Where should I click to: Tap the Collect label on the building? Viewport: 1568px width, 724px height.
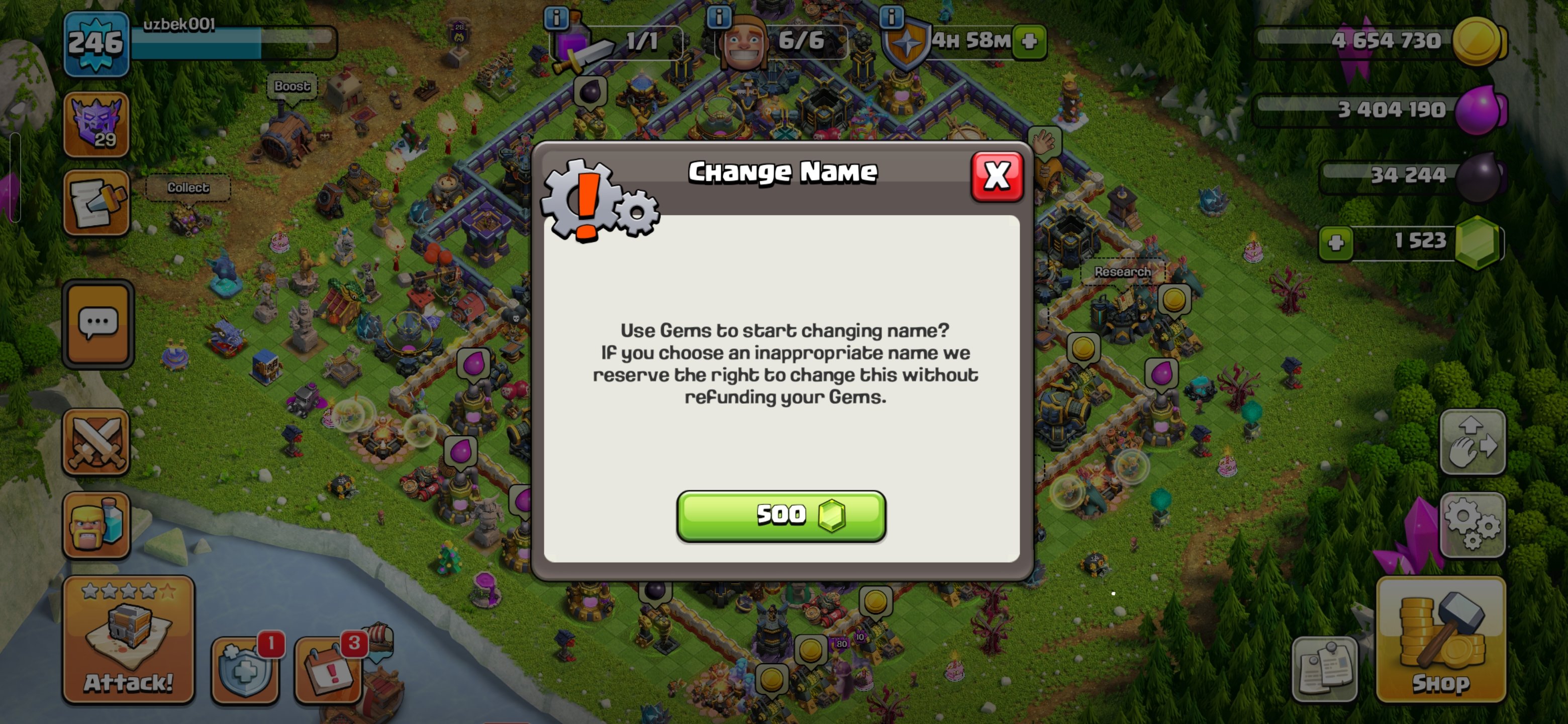pos(188,188)
